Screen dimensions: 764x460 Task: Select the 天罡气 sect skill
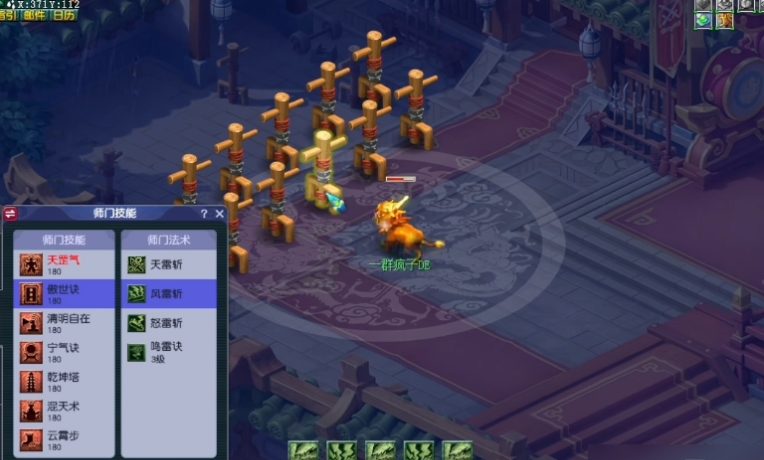tap(64, 264)
